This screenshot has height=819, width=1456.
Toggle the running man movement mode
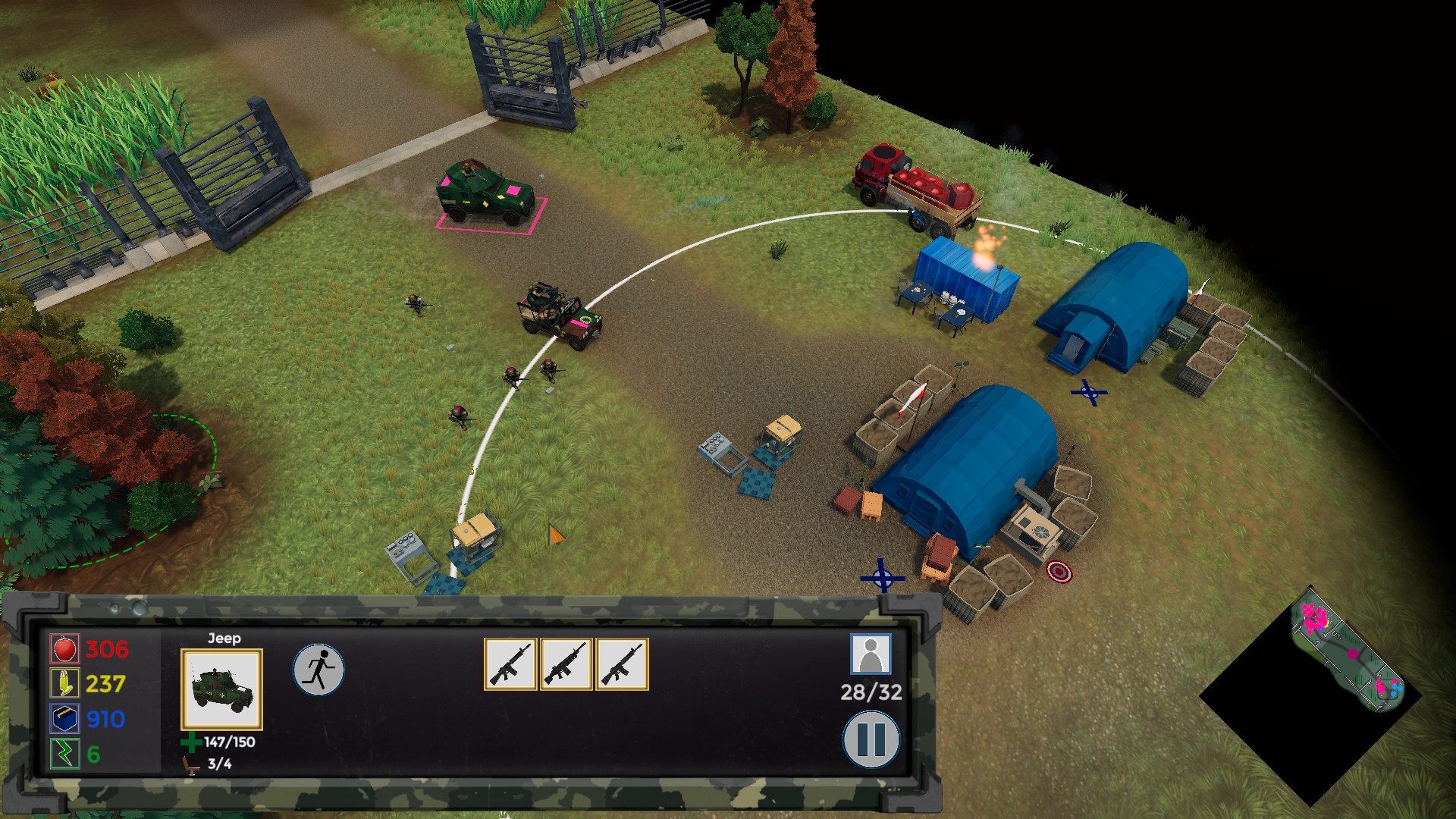(x=318, y=670)
